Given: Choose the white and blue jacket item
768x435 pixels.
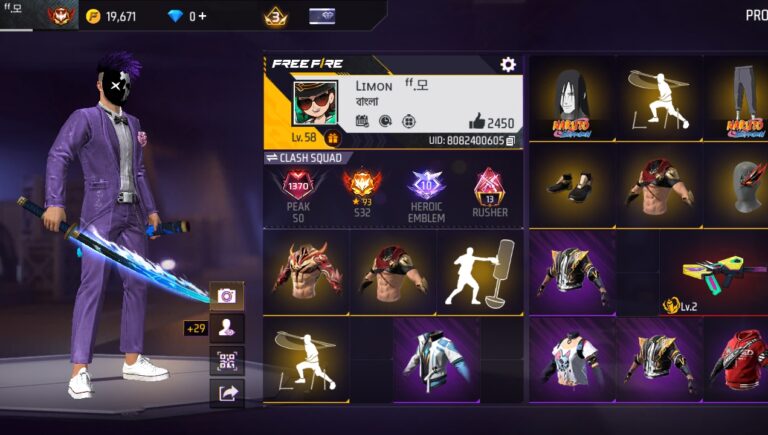Looking at the screenshot, I should [x=435, y=359].
